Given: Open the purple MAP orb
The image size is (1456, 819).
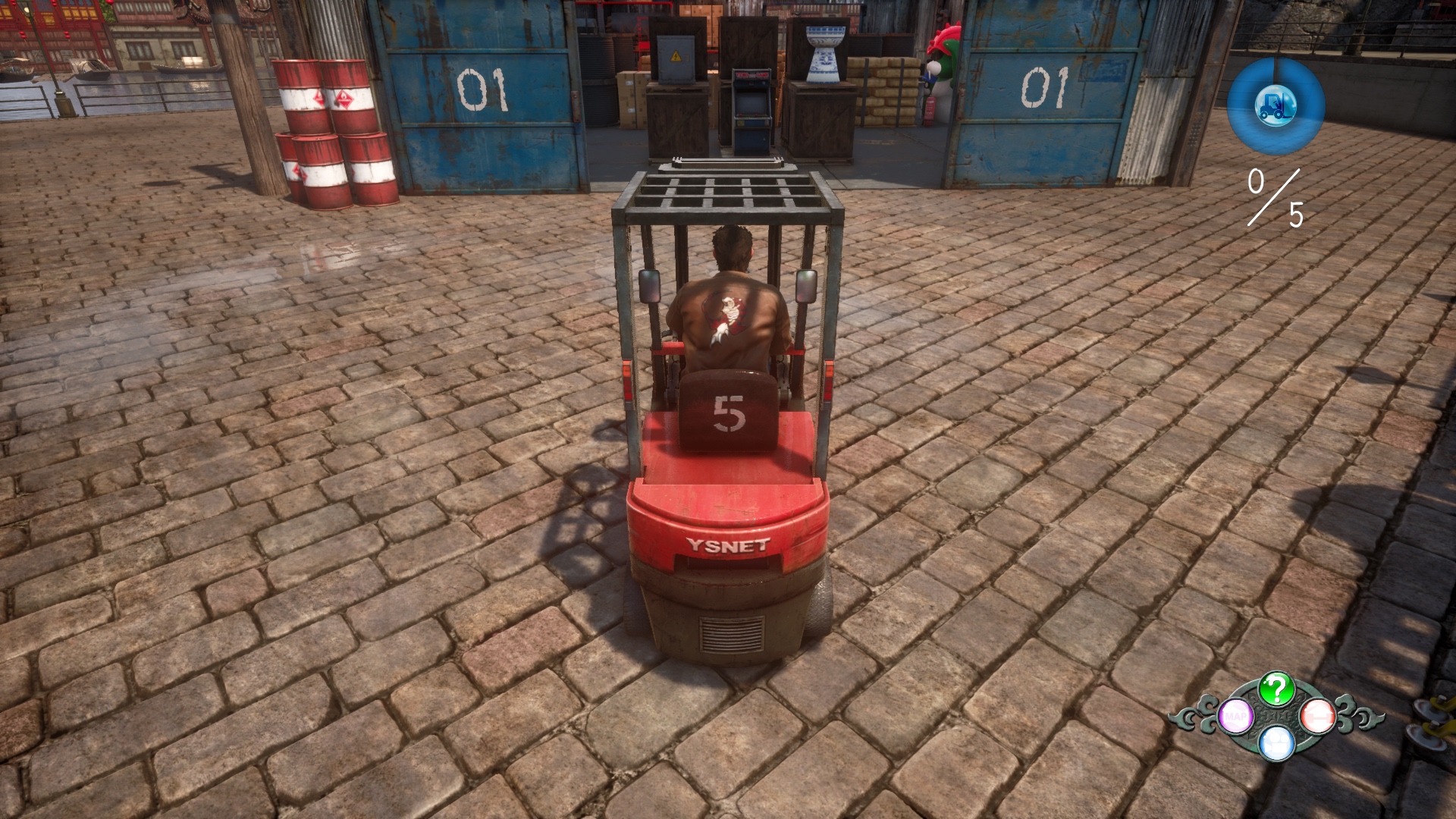Looking at the screenshot, I should [x=1235, y=717].
